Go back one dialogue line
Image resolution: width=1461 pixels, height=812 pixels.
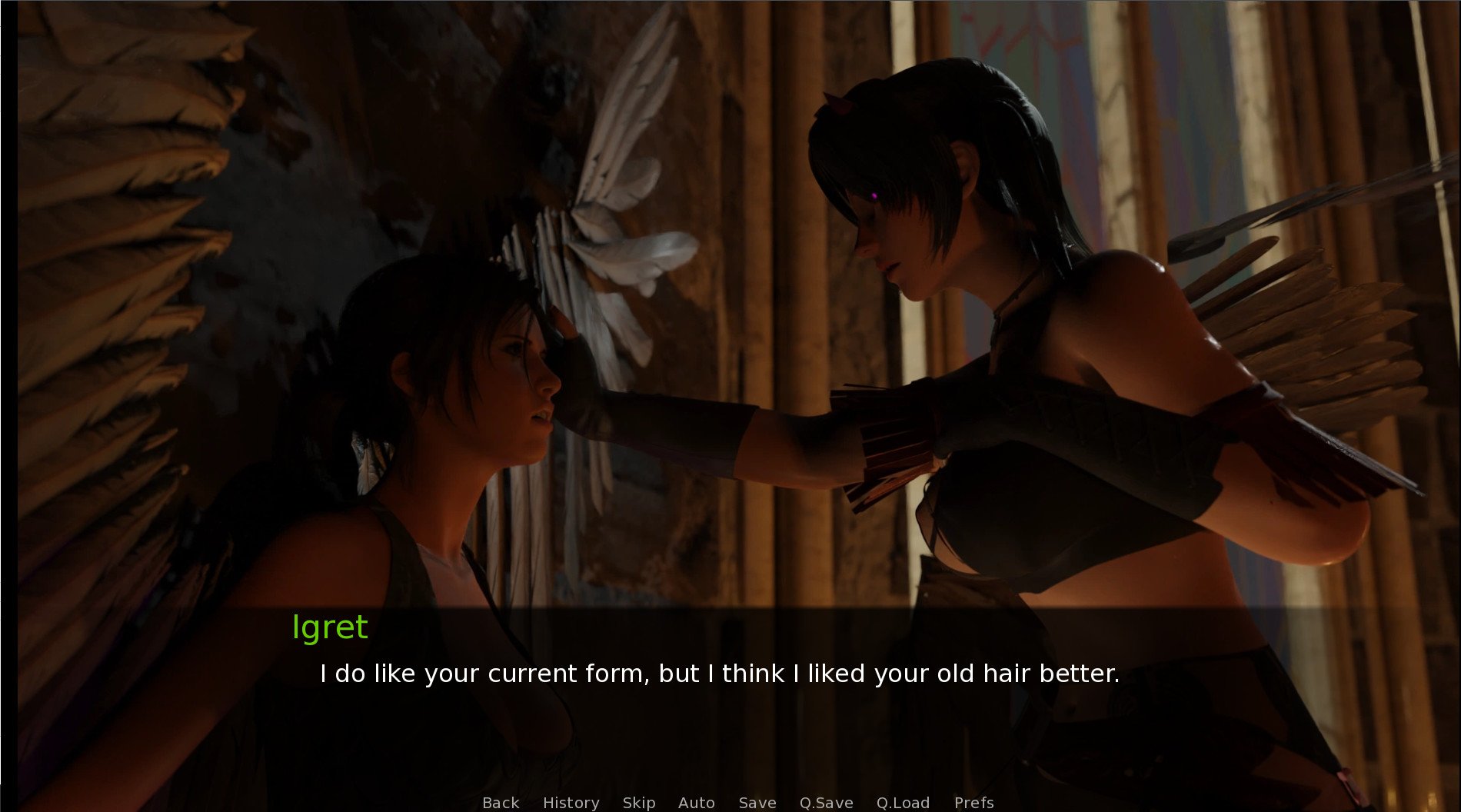(501, 803)
